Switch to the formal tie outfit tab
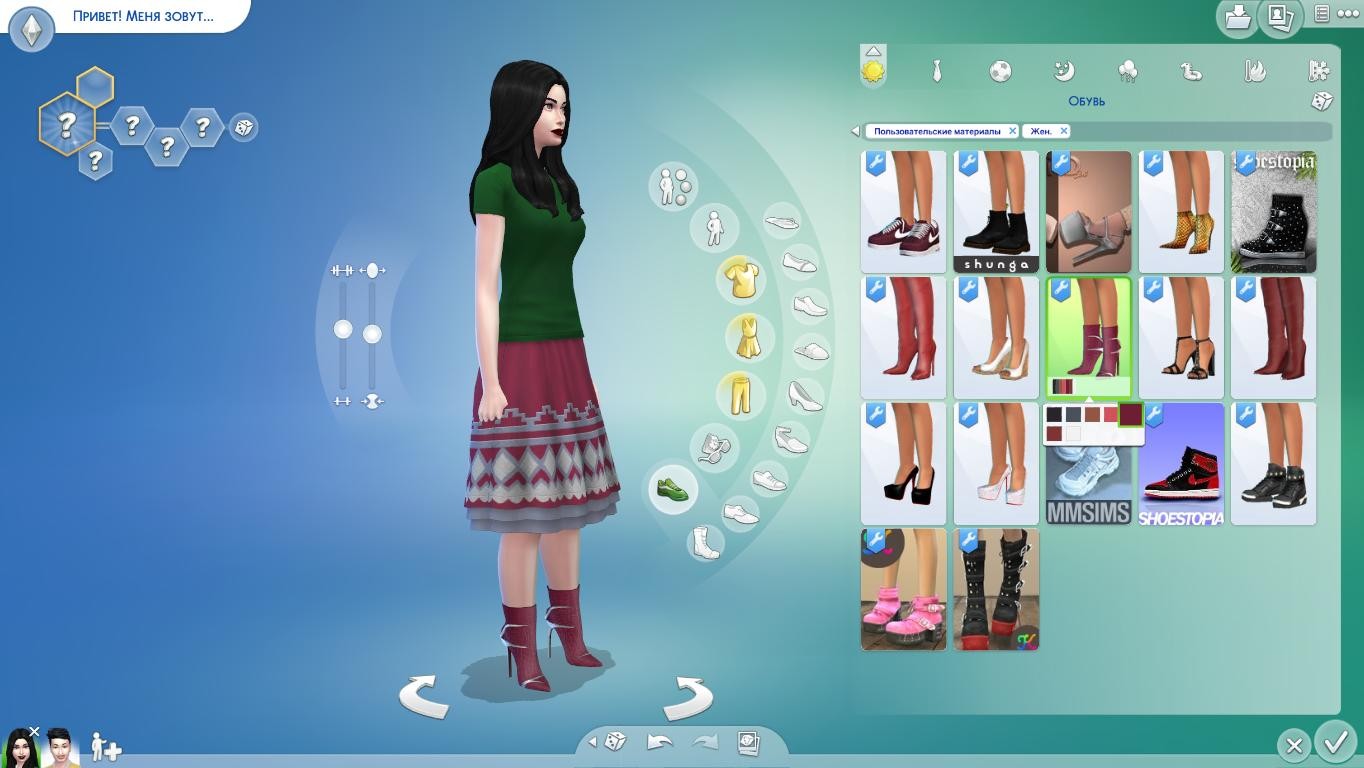The image size is (1364, 768). [937, 71]
